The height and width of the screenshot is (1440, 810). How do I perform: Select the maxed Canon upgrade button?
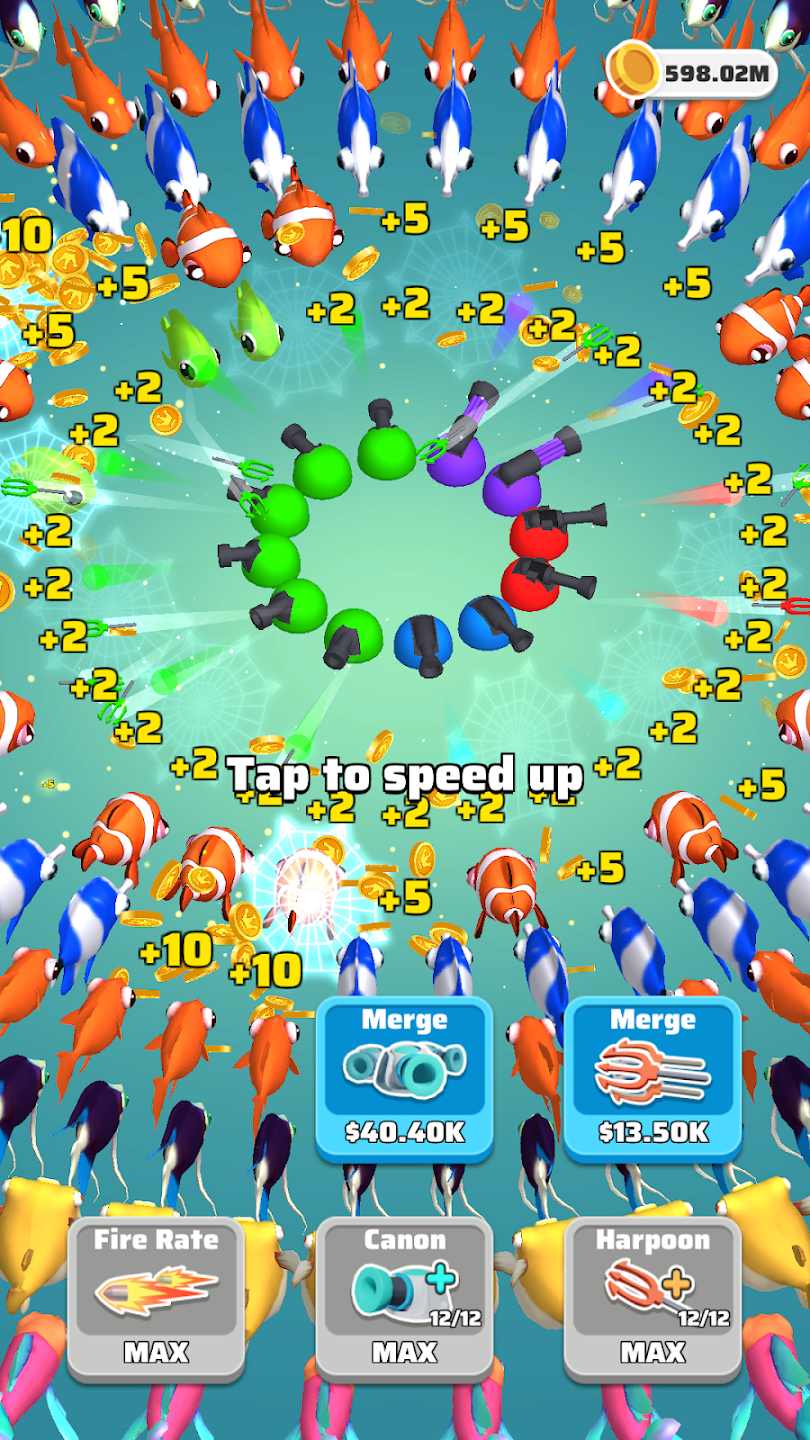tap(404, 1297)
